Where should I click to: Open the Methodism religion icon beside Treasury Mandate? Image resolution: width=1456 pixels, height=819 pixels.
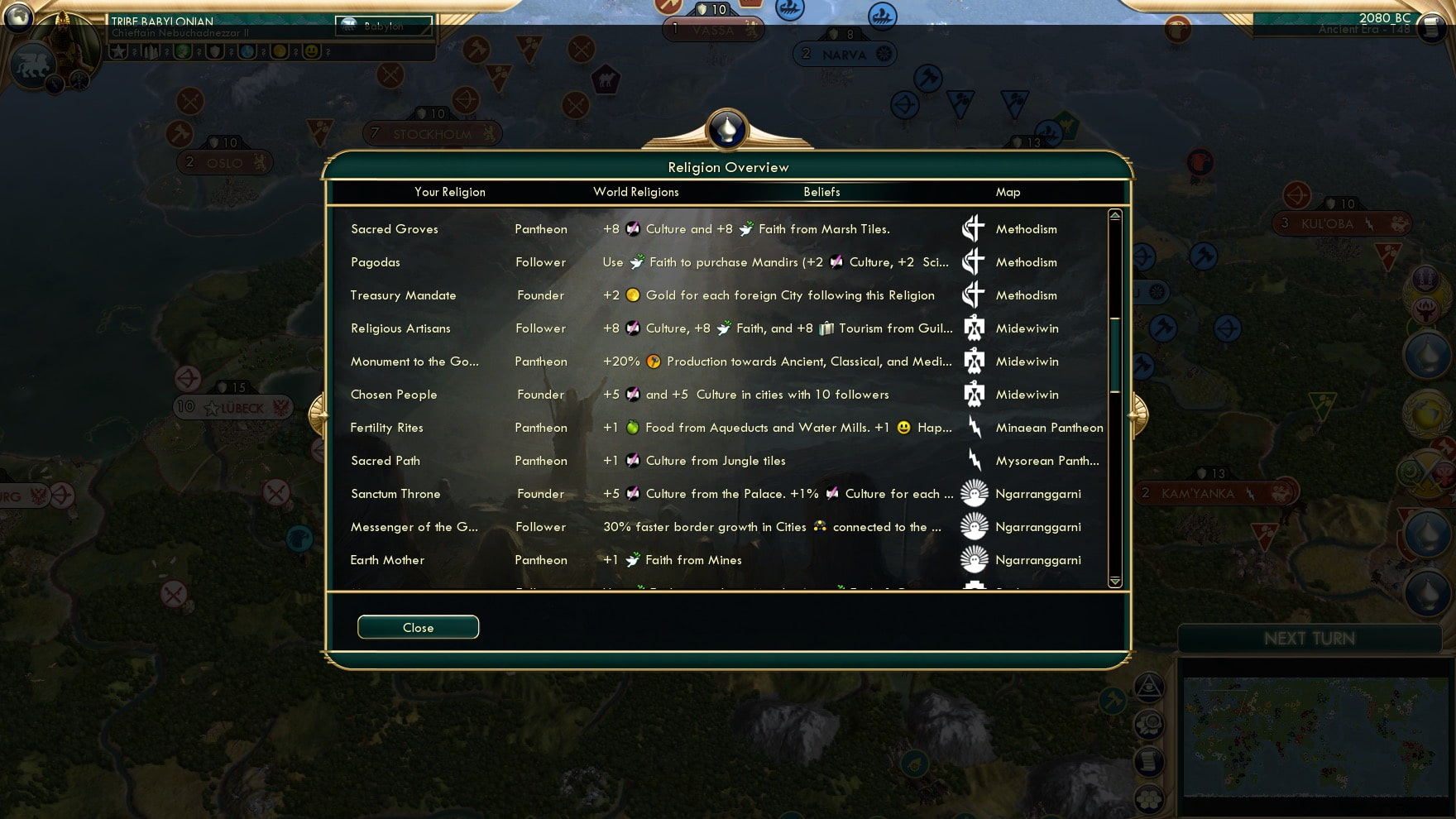pos(974,295)
